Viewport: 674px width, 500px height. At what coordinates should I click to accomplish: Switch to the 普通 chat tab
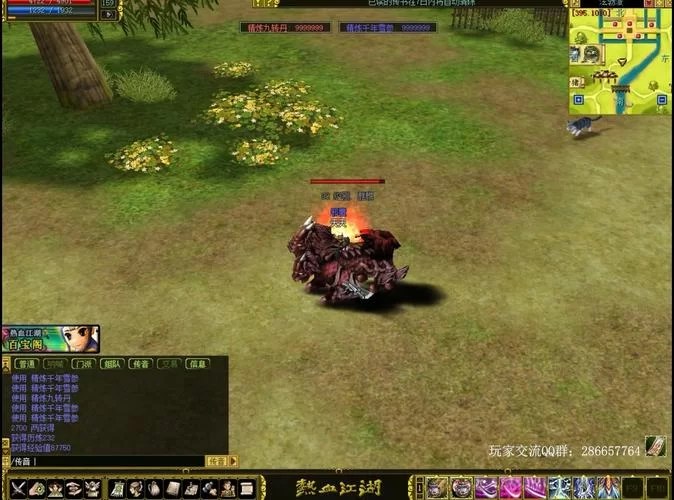26,364
